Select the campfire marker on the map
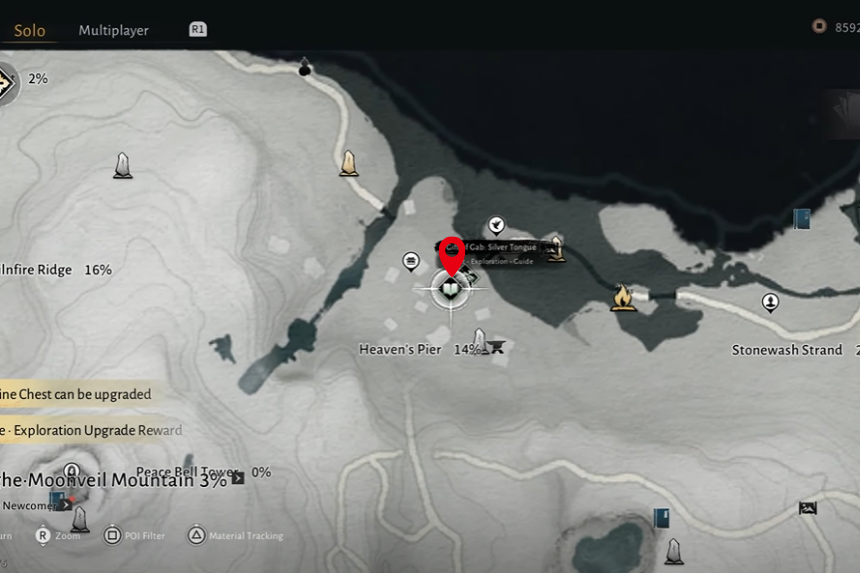The image size is (860, 573). 623,297
